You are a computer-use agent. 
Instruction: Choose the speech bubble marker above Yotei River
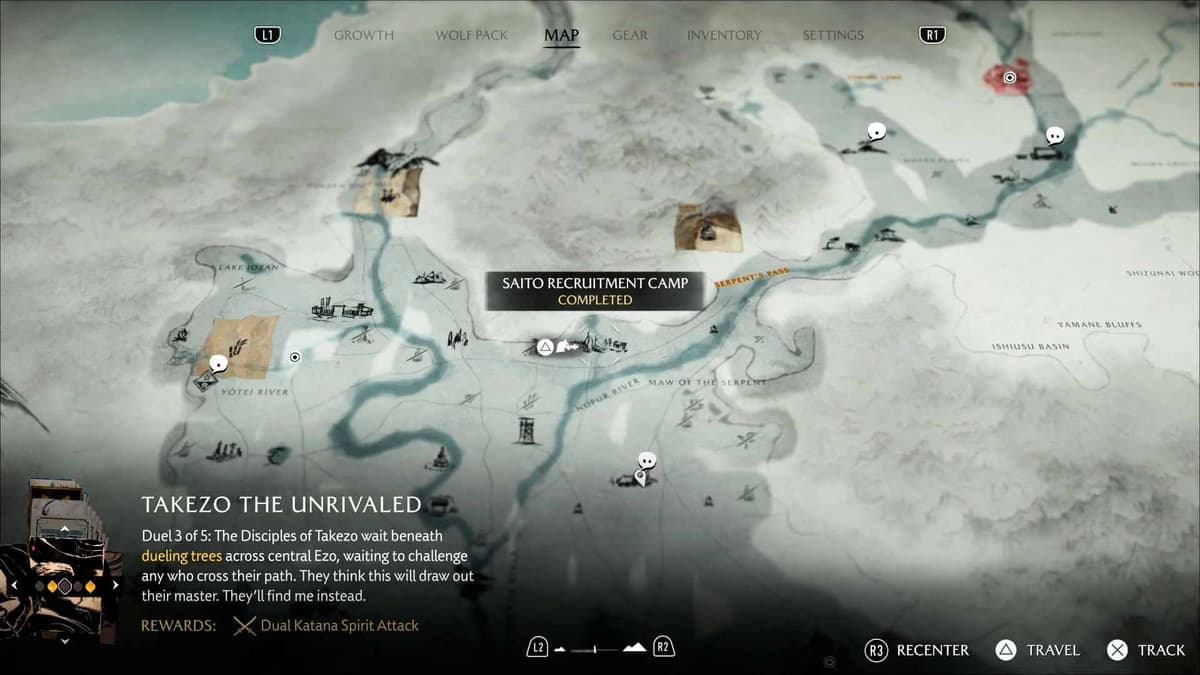coord(218,365)
